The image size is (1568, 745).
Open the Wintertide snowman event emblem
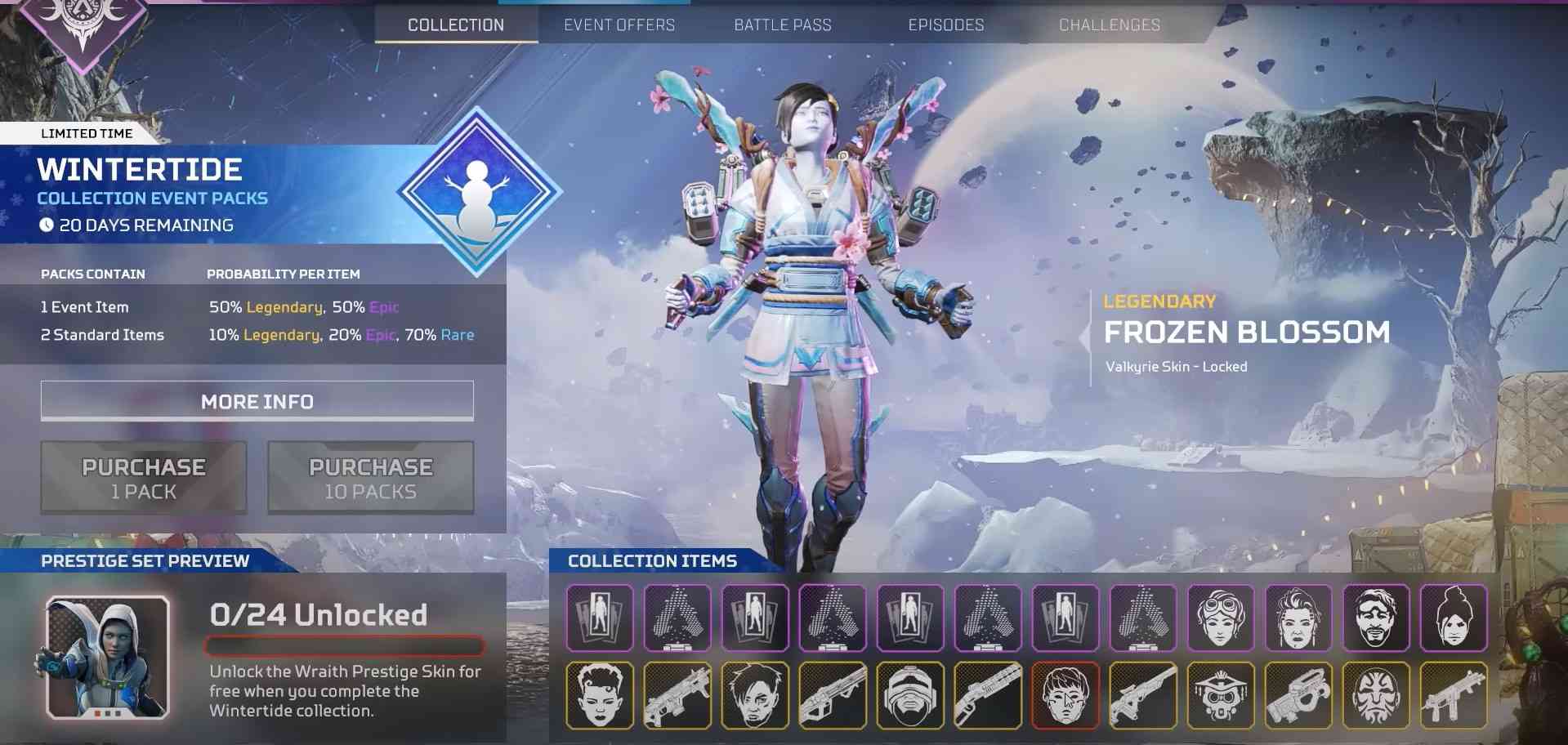pyautogui.click(x=479, y=193)
